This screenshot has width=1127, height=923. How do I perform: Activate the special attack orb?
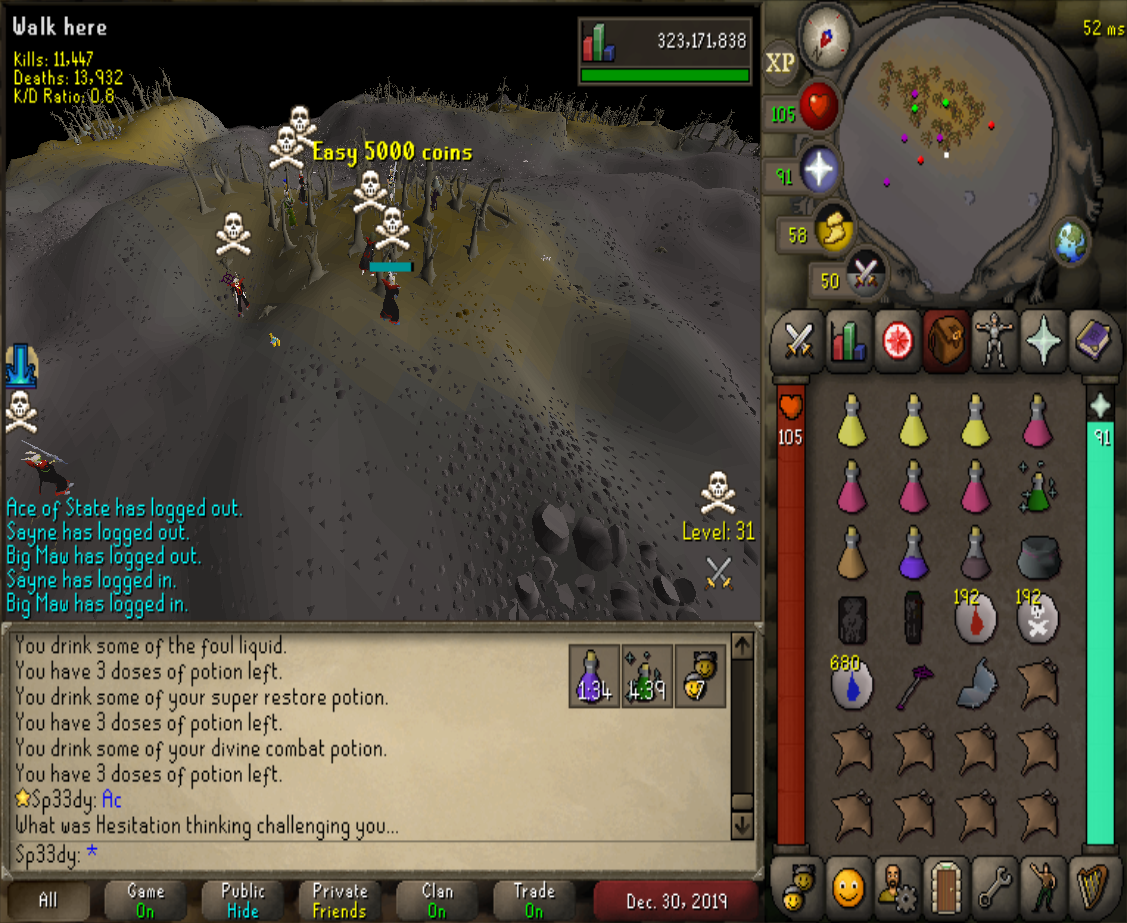tap(865, 276)
